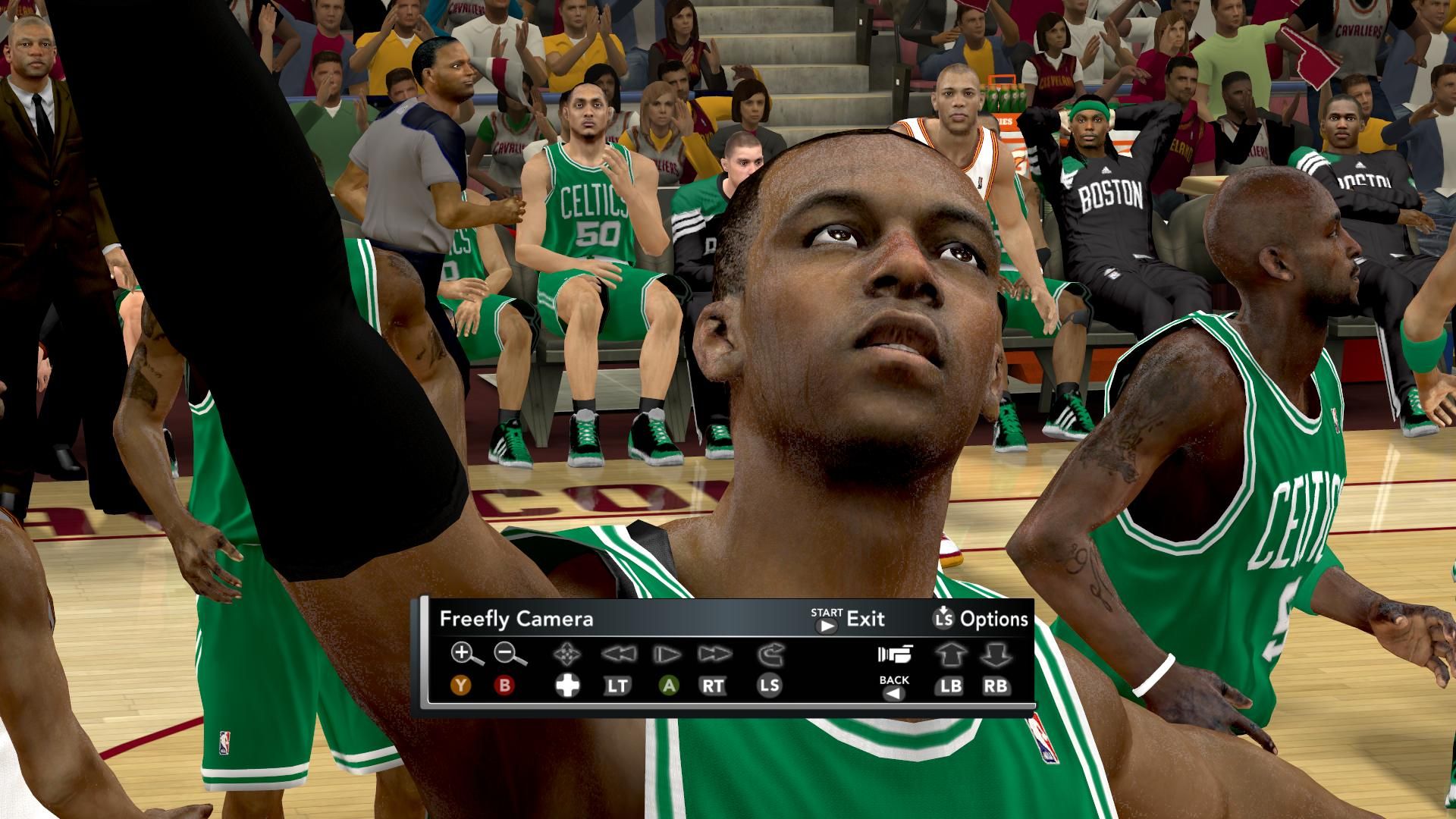Select the four-way move camera icon
The width and height of the screenshot is (1456, 819).
click(566, 654)
